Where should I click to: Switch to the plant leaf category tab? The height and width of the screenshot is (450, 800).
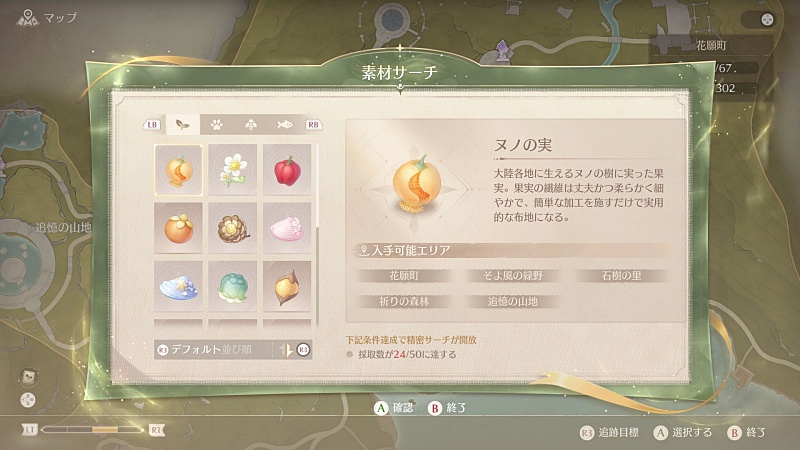(183, 125)
